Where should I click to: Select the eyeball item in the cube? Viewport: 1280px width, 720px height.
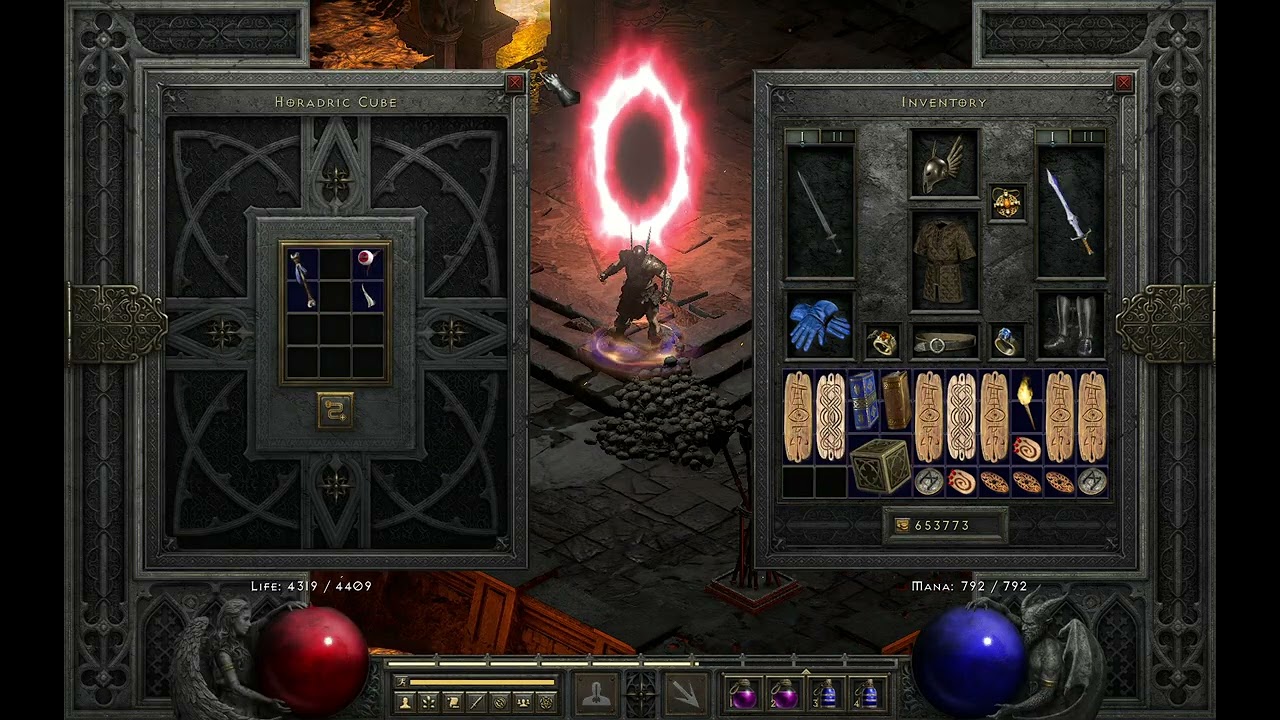tap(367, 262)
